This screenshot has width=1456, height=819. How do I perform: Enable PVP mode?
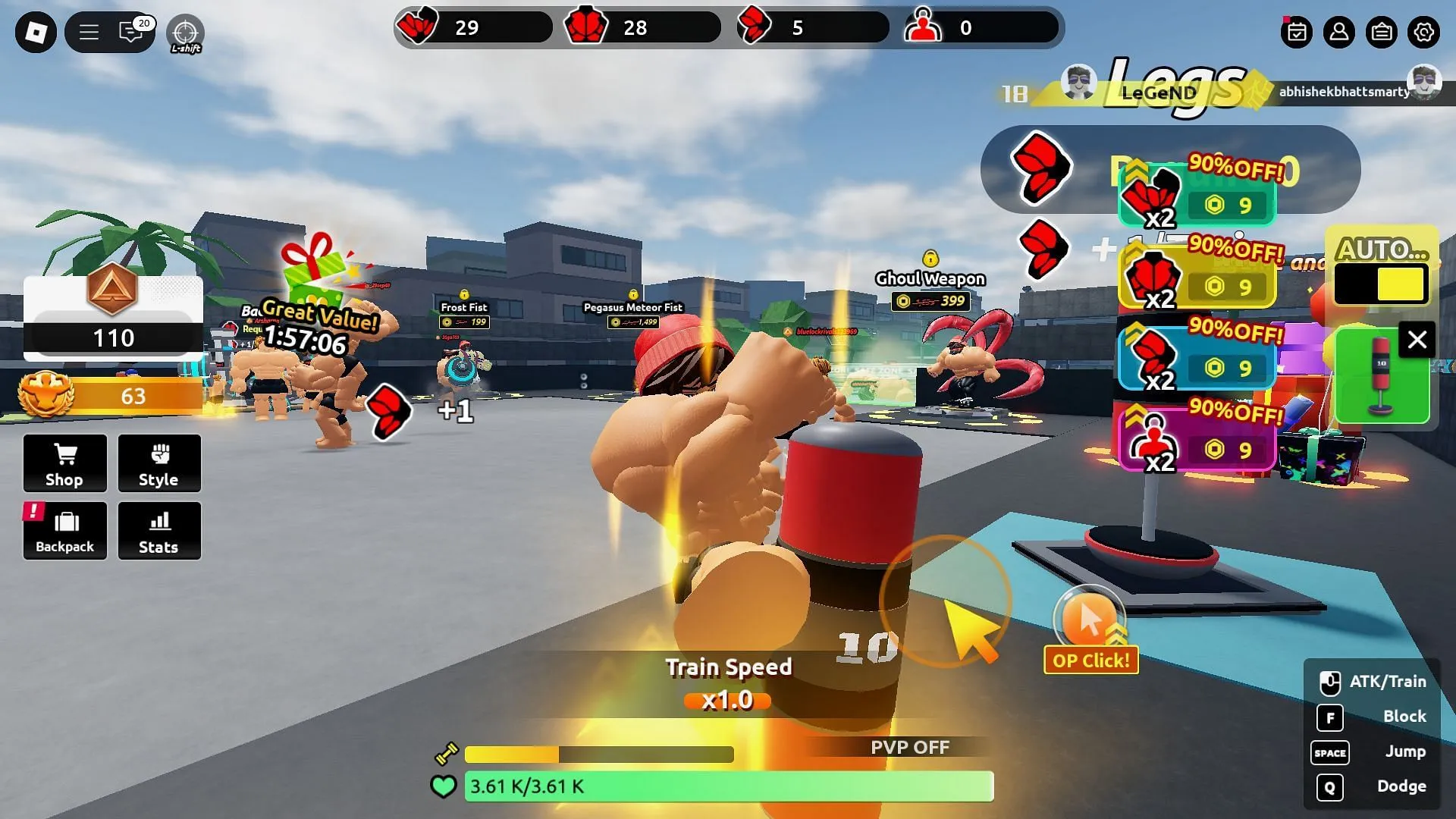coord(909,747)
